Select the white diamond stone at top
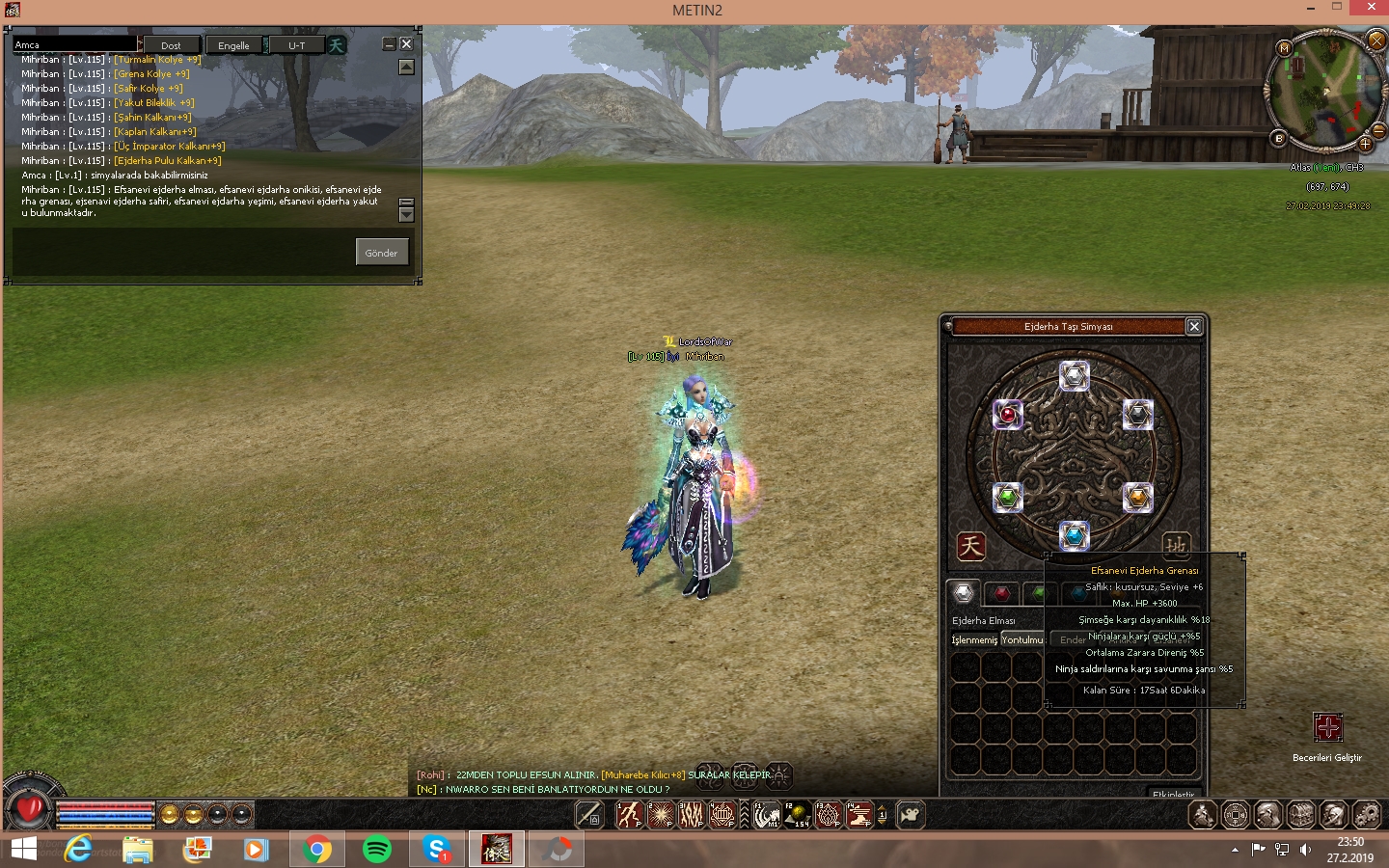The height and width of the screenshot is (868, 1389). tap(1074, 375)
